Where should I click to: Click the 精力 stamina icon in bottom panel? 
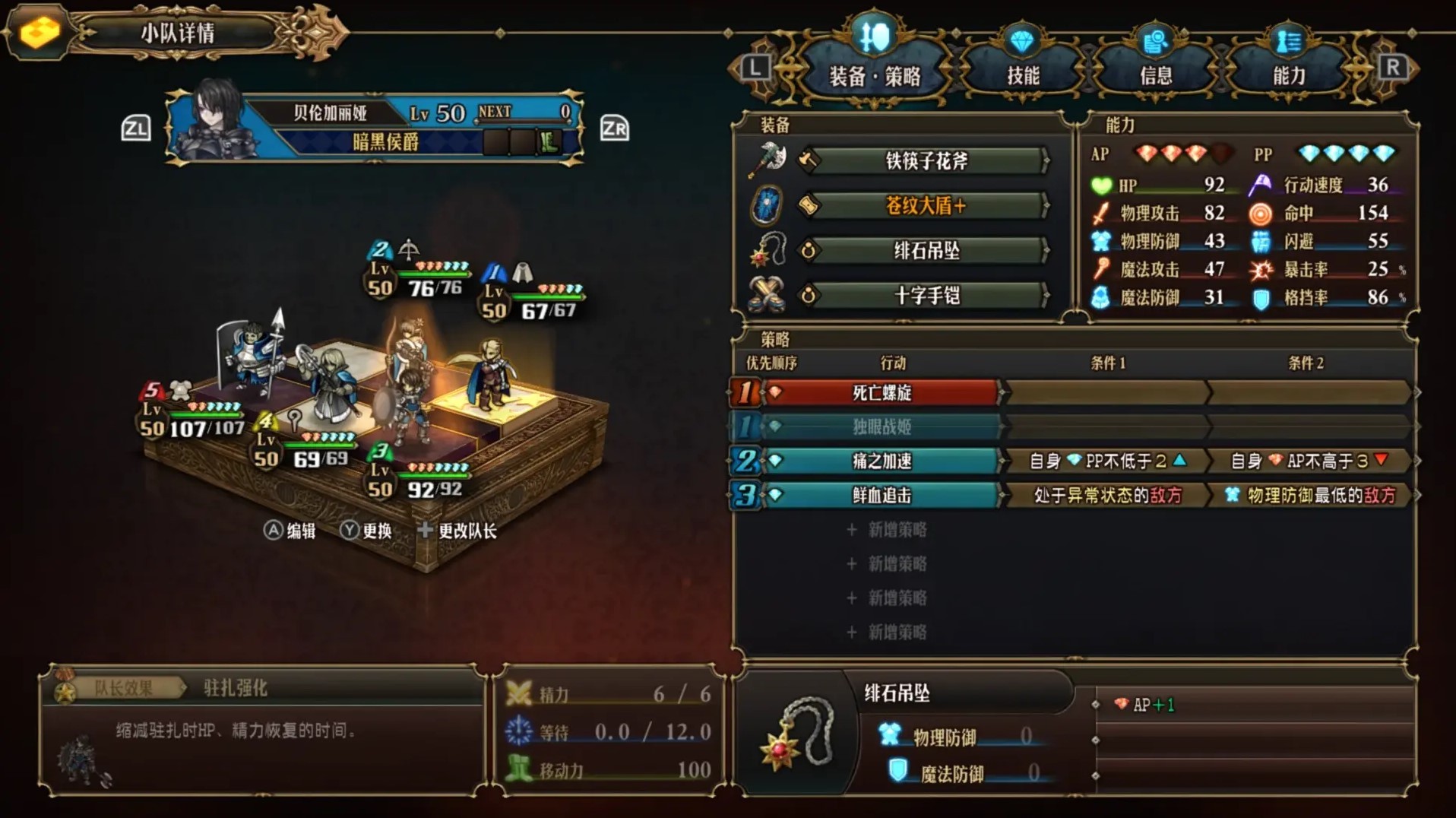(520, 694)
